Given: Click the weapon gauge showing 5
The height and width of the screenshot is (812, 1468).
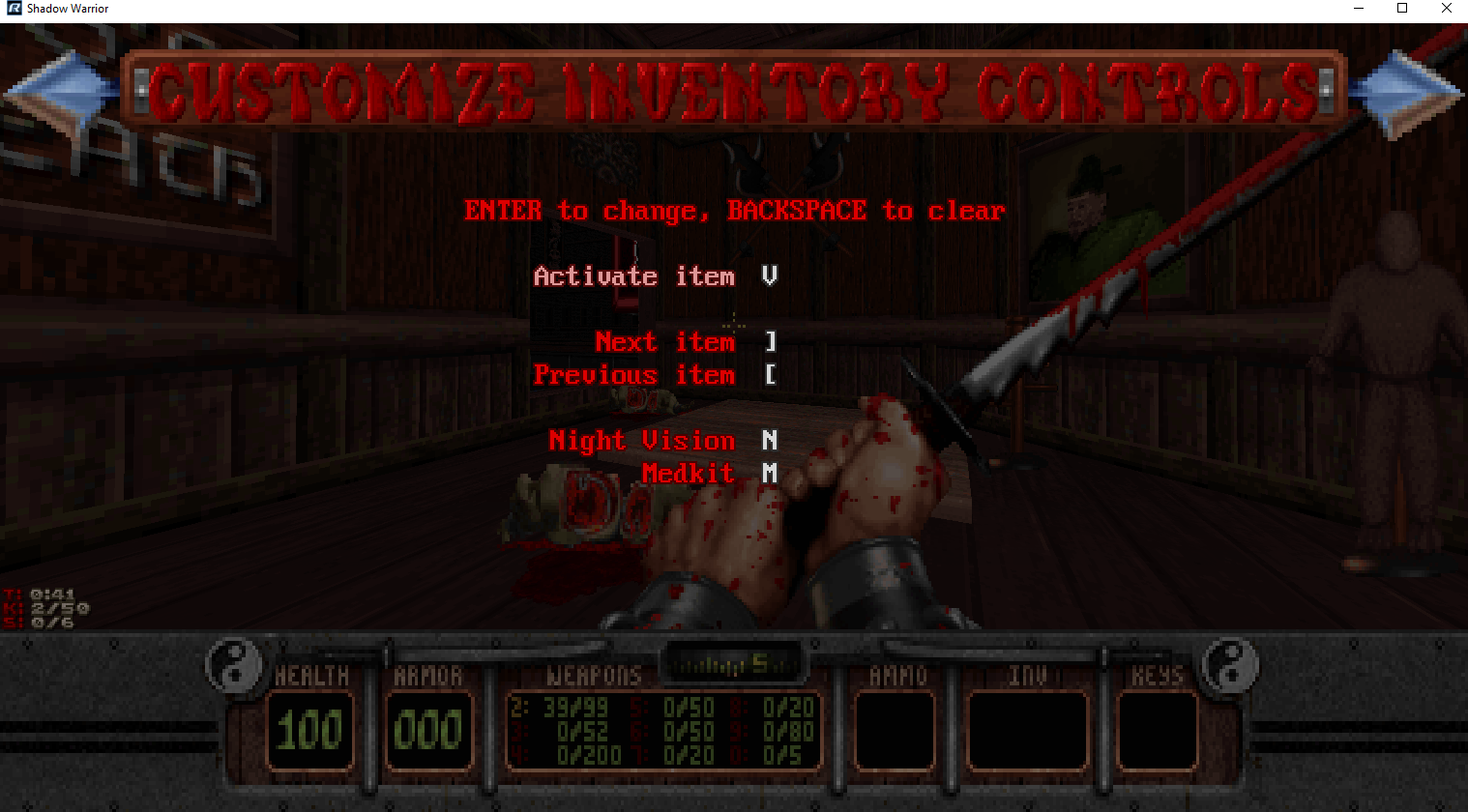Looking at the screenshot, I should click(x=733, y=662).
